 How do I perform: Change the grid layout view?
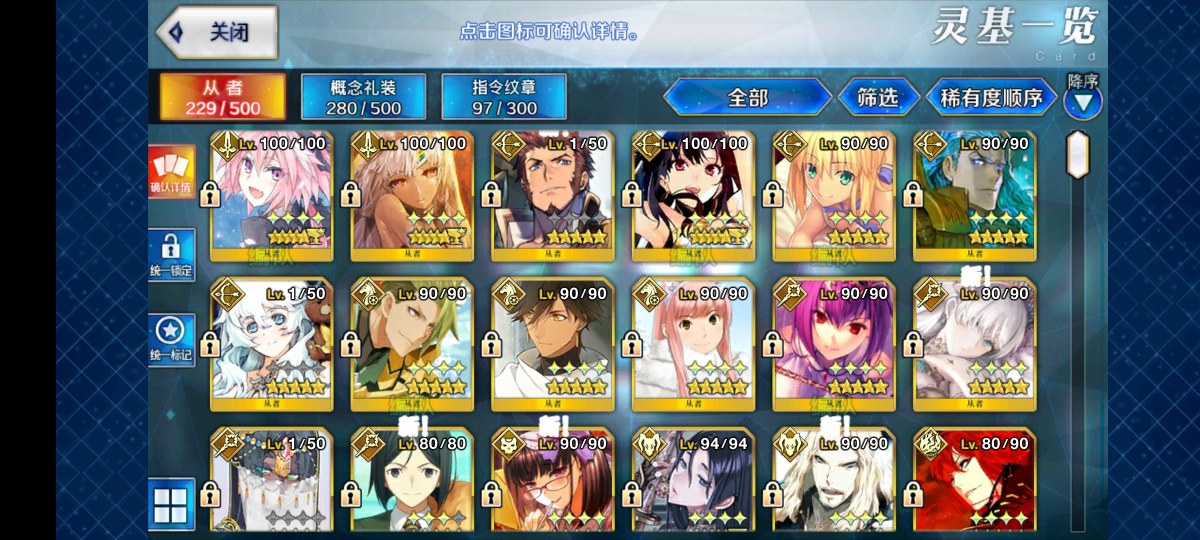(x=171, y=503)
